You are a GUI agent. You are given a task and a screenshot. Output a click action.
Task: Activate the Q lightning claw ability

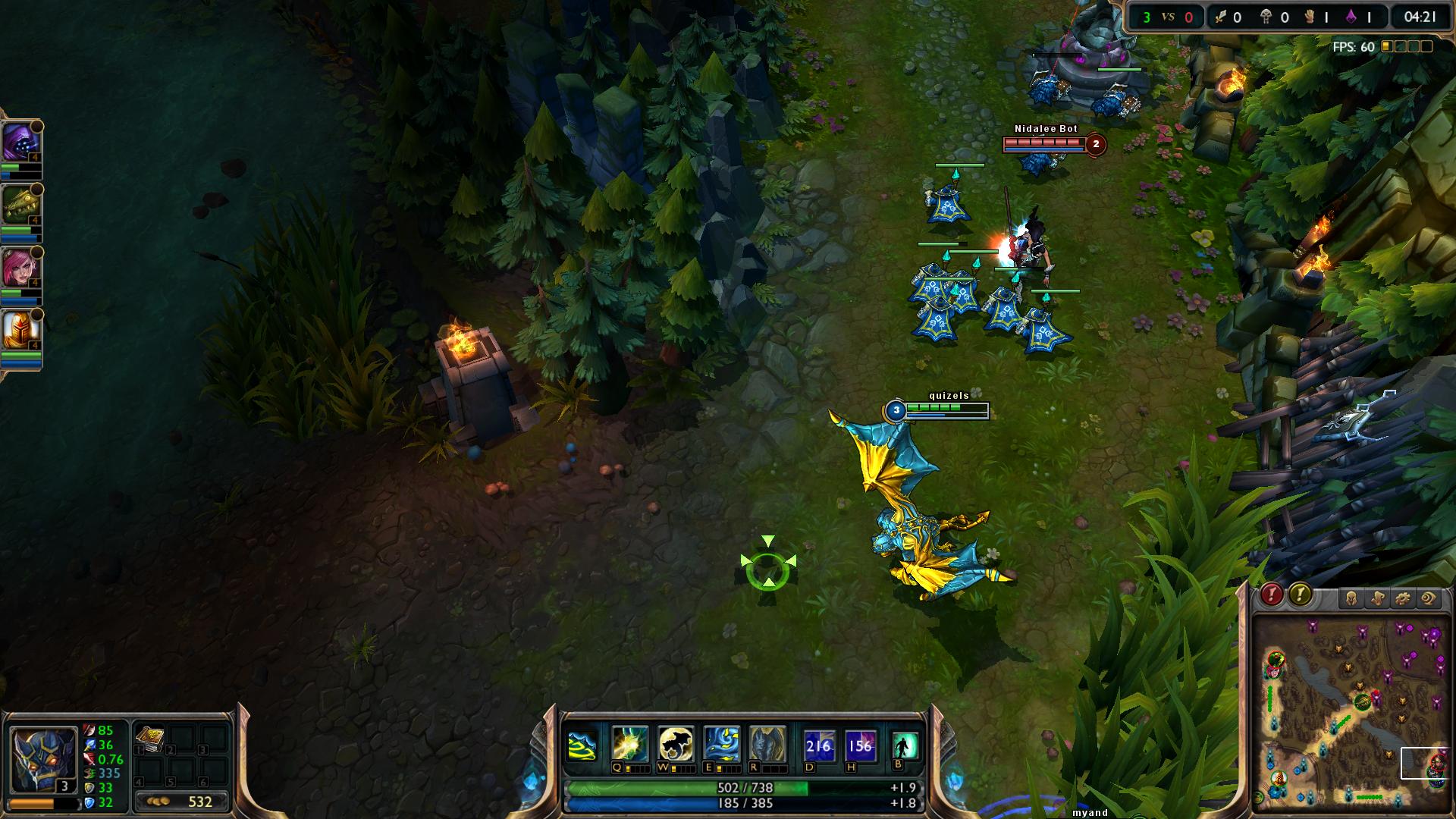[630, 744]
